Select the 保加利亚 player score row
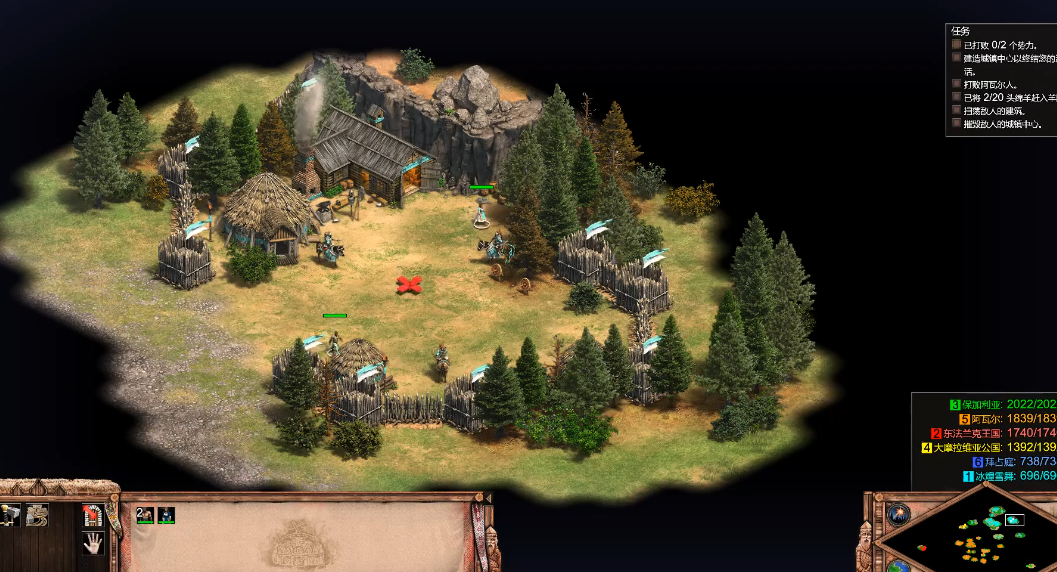Screen dimensions: 1057x572 (x=990, y=404)
